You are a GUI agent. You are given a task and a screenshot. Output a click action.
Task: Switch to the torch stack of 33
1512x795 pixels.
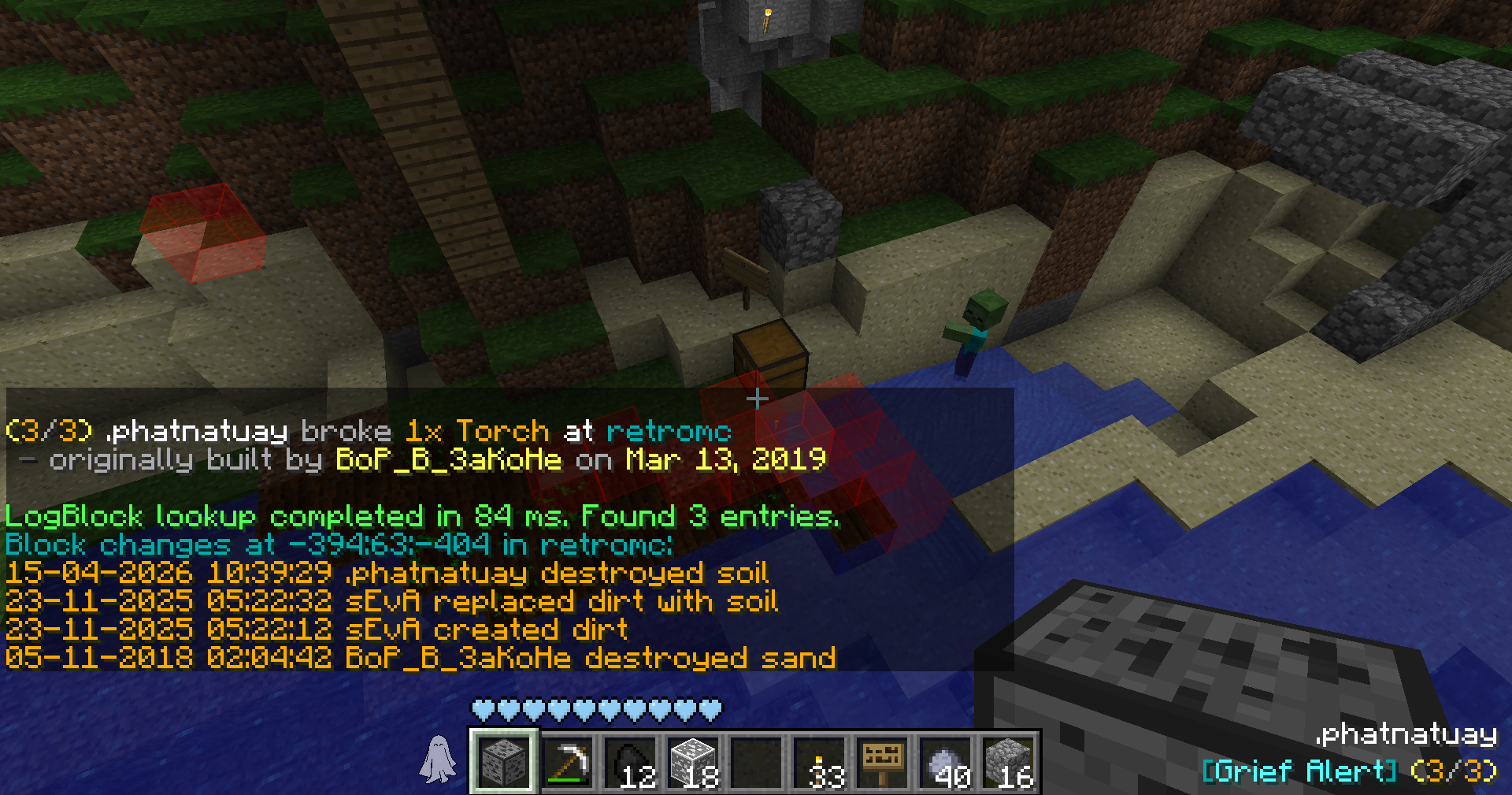click(x=820, y=762)
